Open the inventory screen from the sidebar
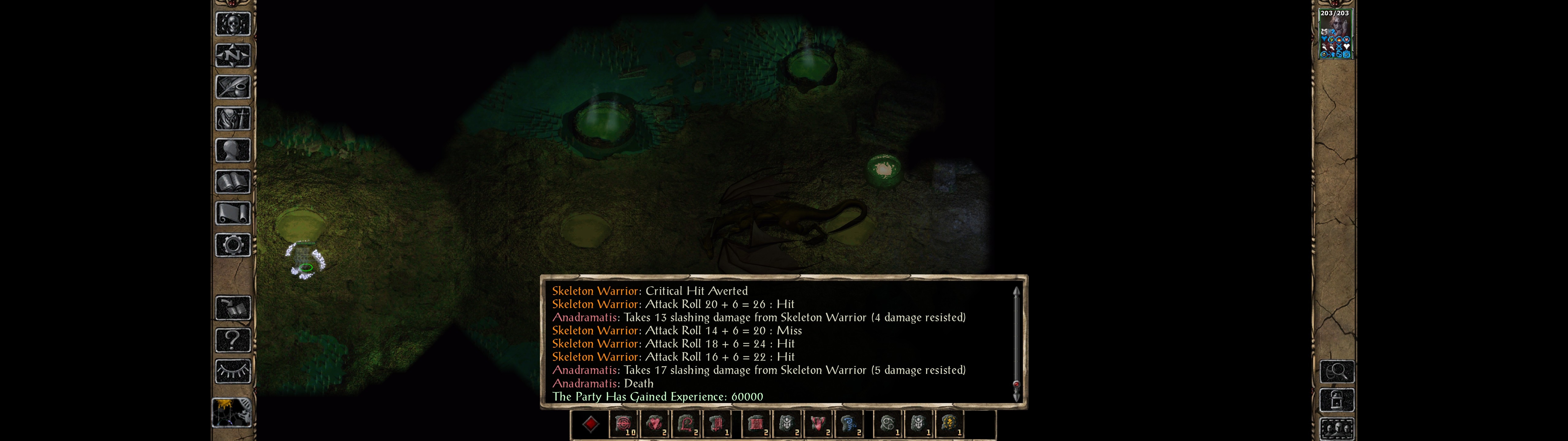Viewport: 1568px width, 441px height. tap(232, 119)
